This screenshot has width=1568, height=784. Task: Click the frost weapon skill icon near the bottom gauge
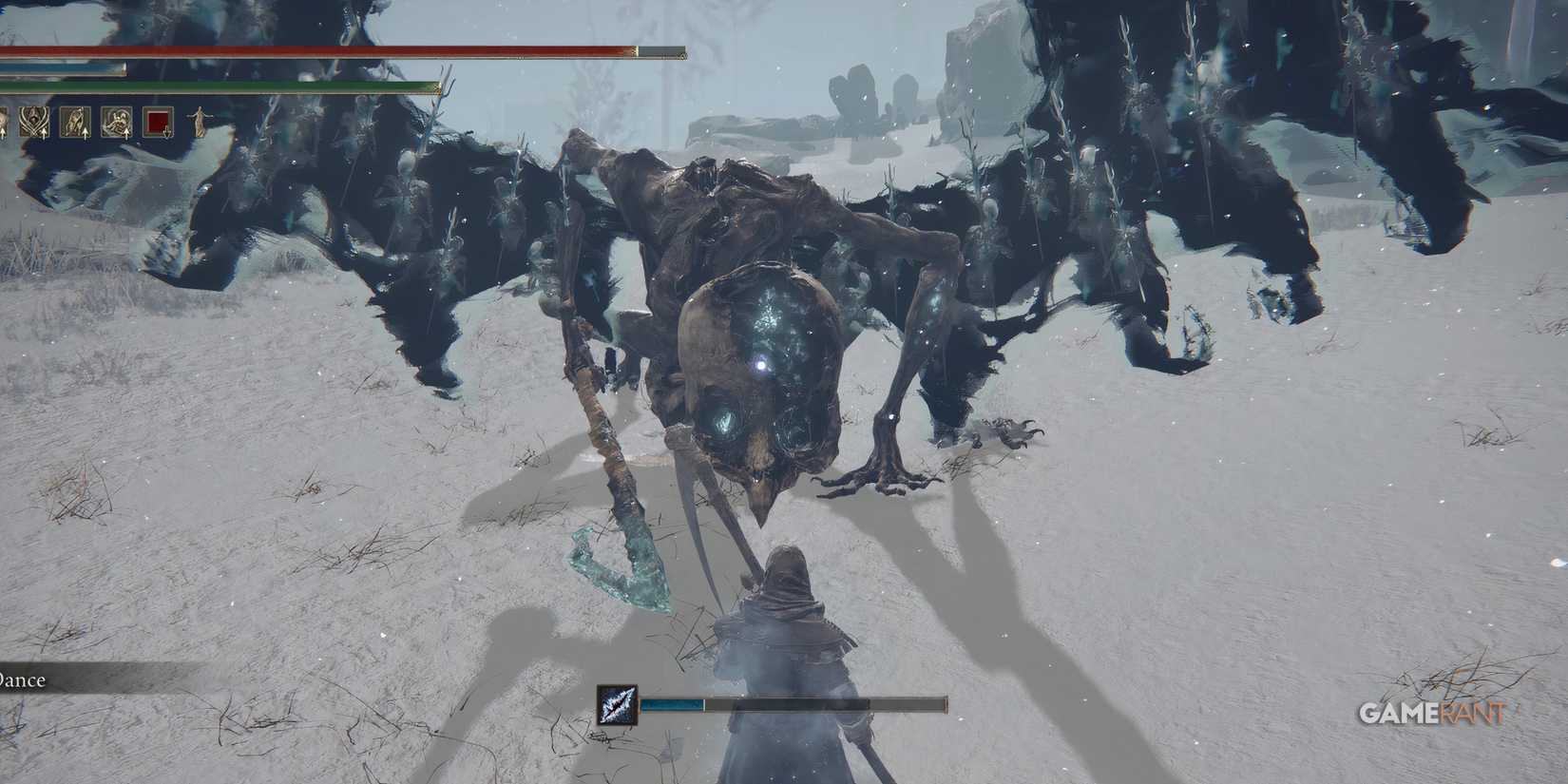point(617,706)
